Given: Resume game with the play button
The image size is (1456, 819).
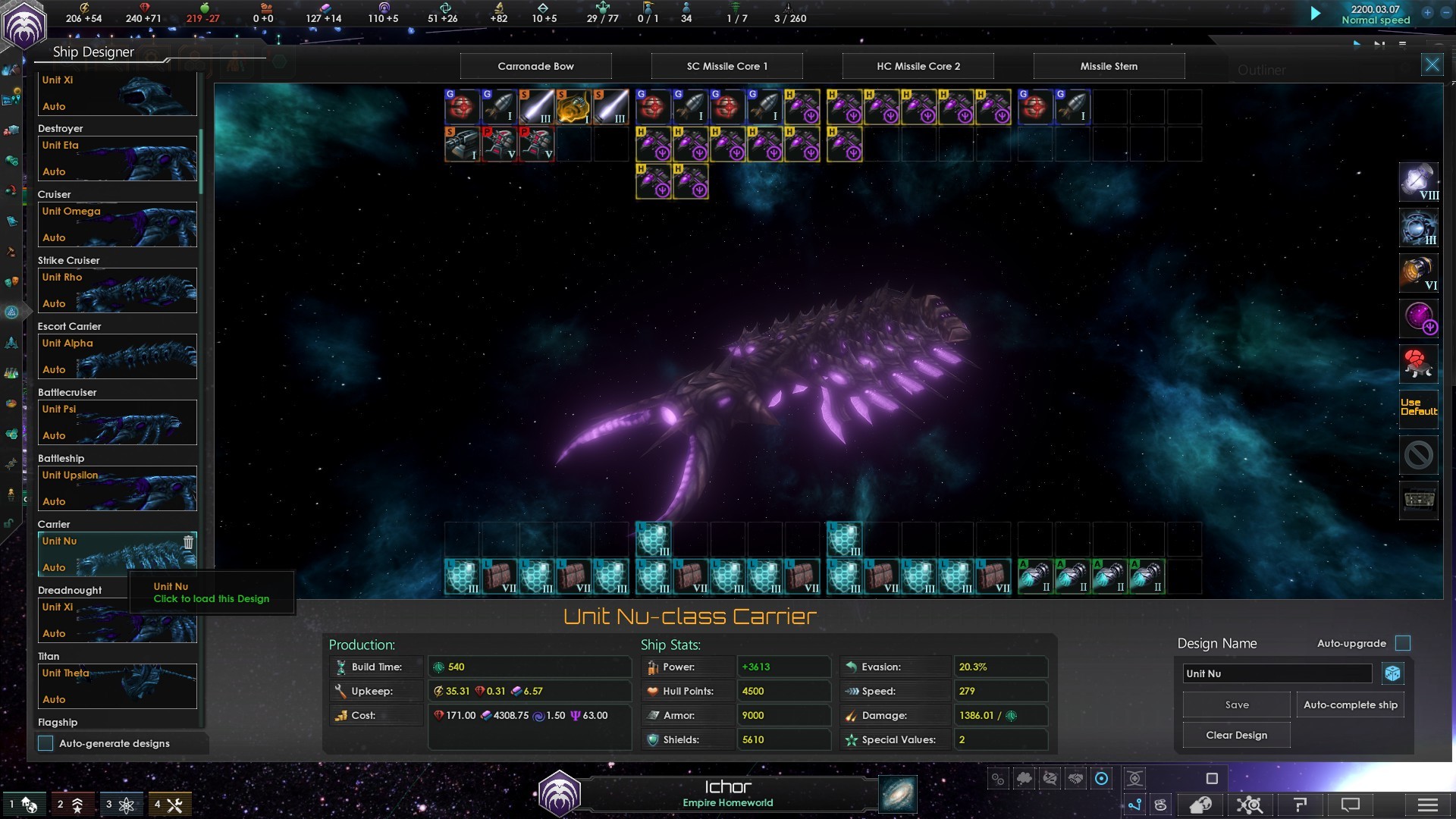Looking at the screenshot, I should [x=1316, y=14].
